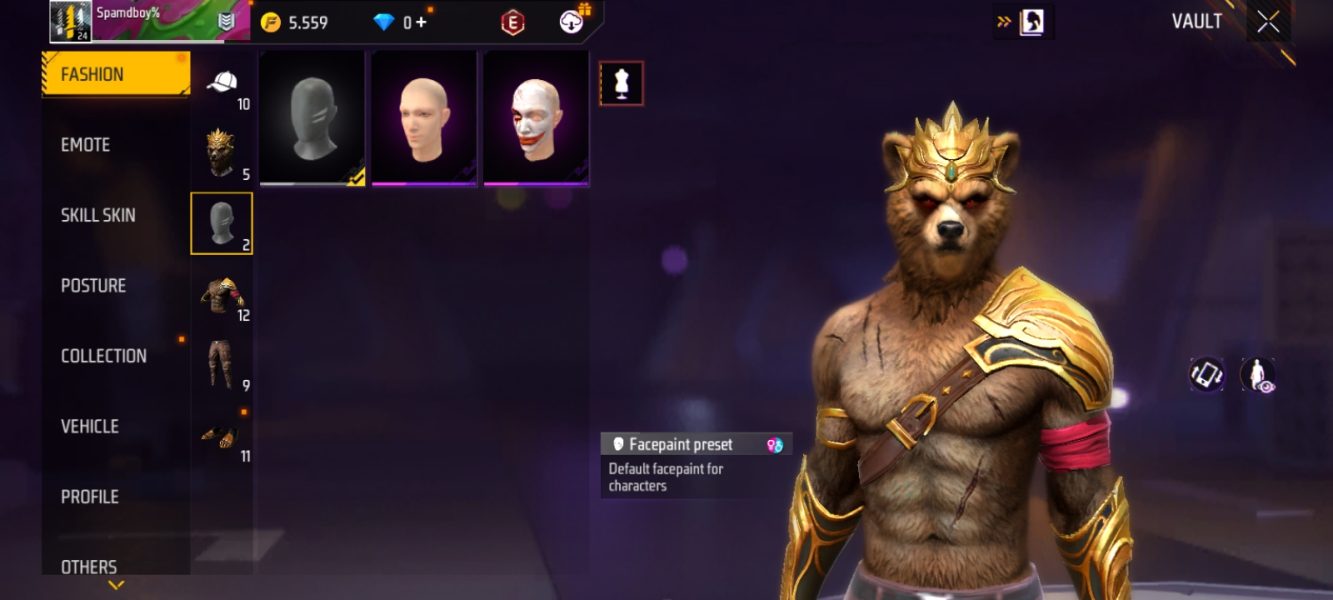Open the Fashion category
1333x600 pixels.
pyautogui.click(x=115, y=74)
